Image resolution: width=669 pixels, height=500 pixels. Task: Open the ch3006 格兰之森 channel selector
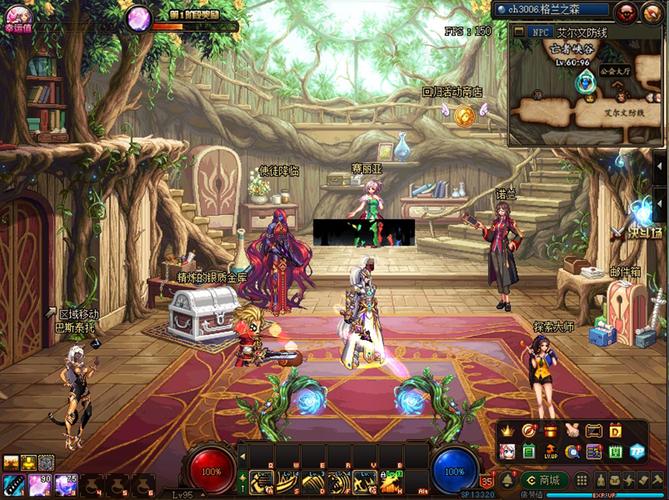click(x=552, y=10)
